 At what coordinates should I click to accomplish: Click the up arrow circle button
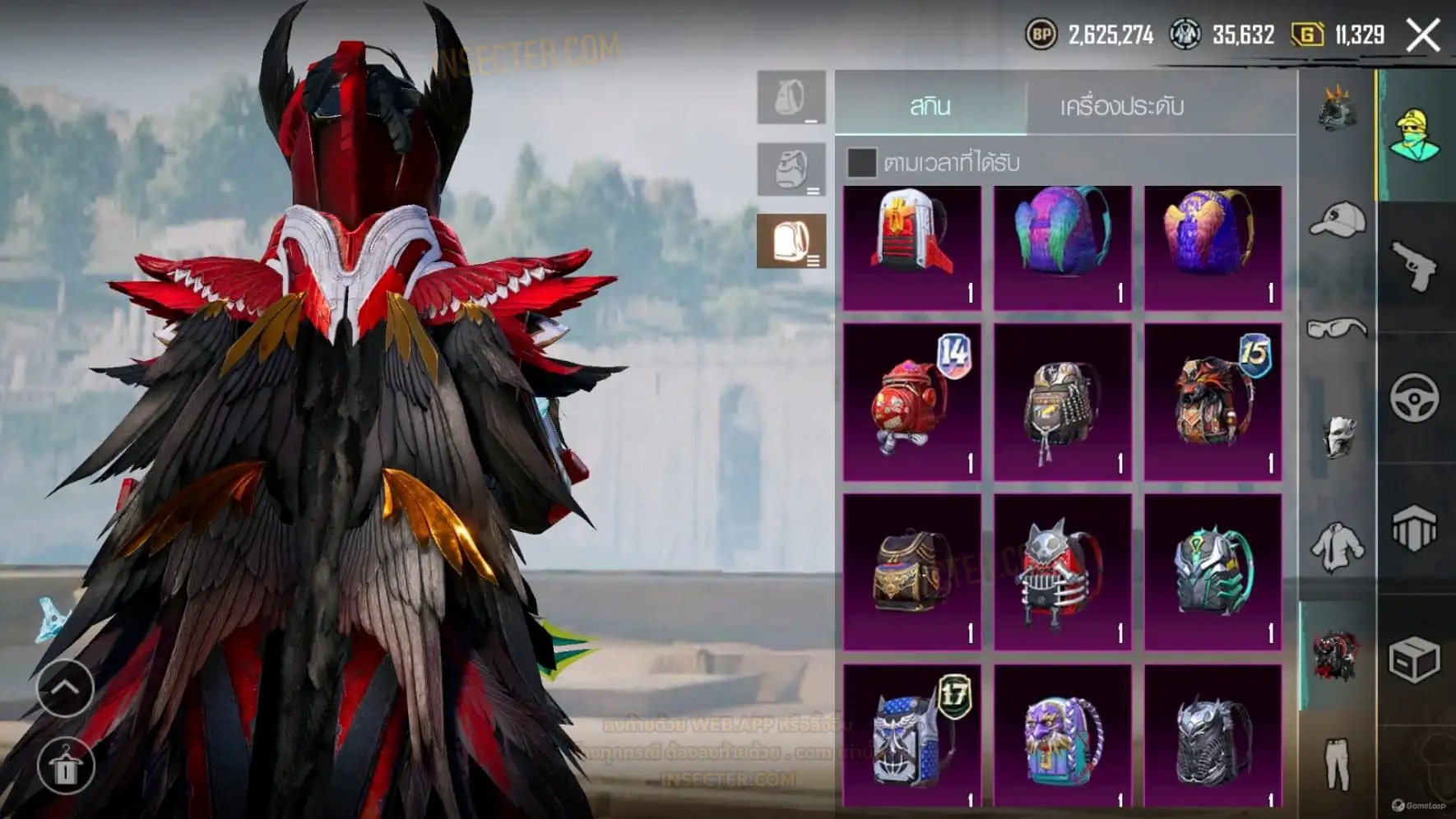[x=66, y=687]
